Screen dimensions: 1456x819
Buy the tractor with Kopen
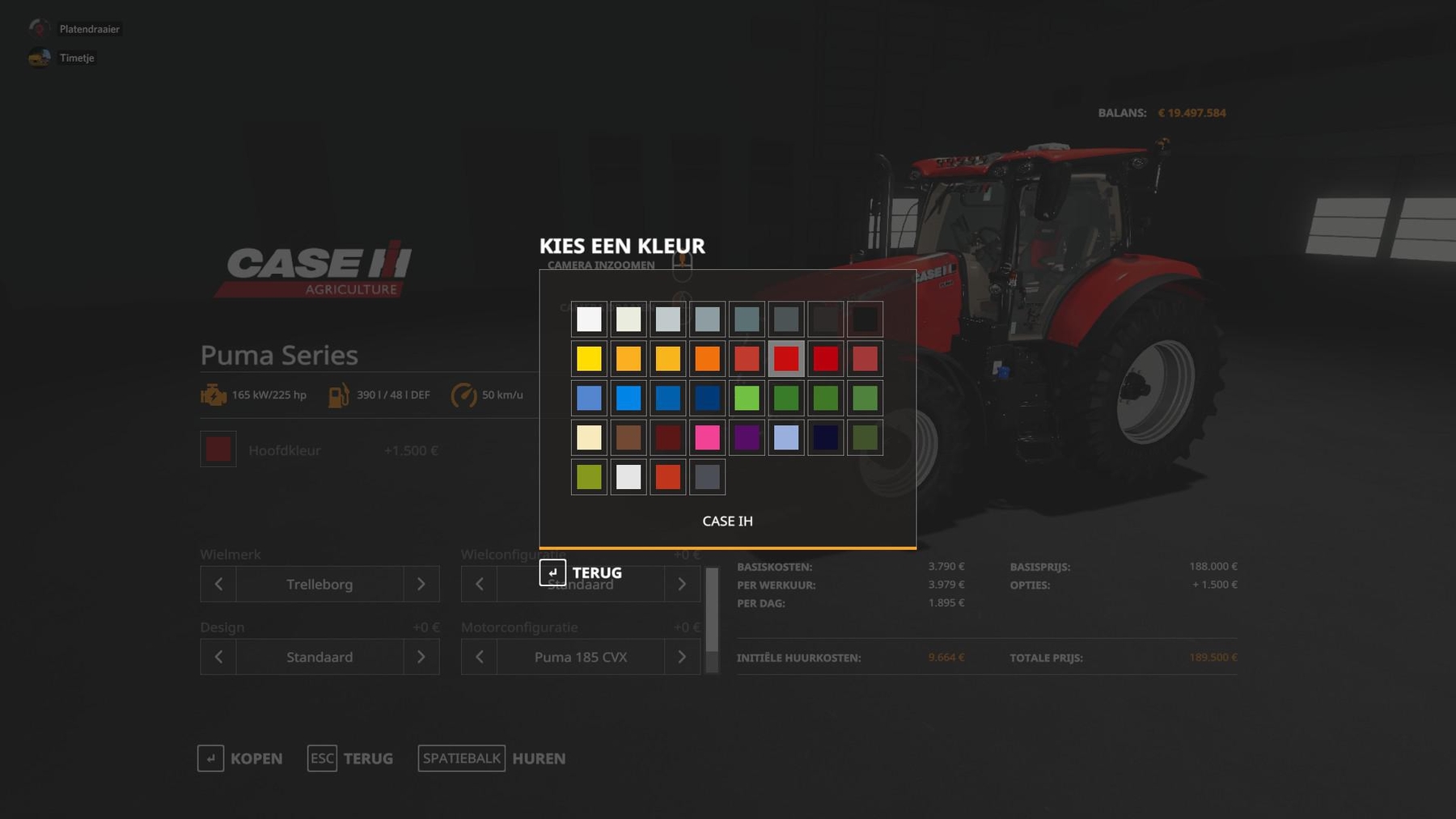(x=240, y=758)
